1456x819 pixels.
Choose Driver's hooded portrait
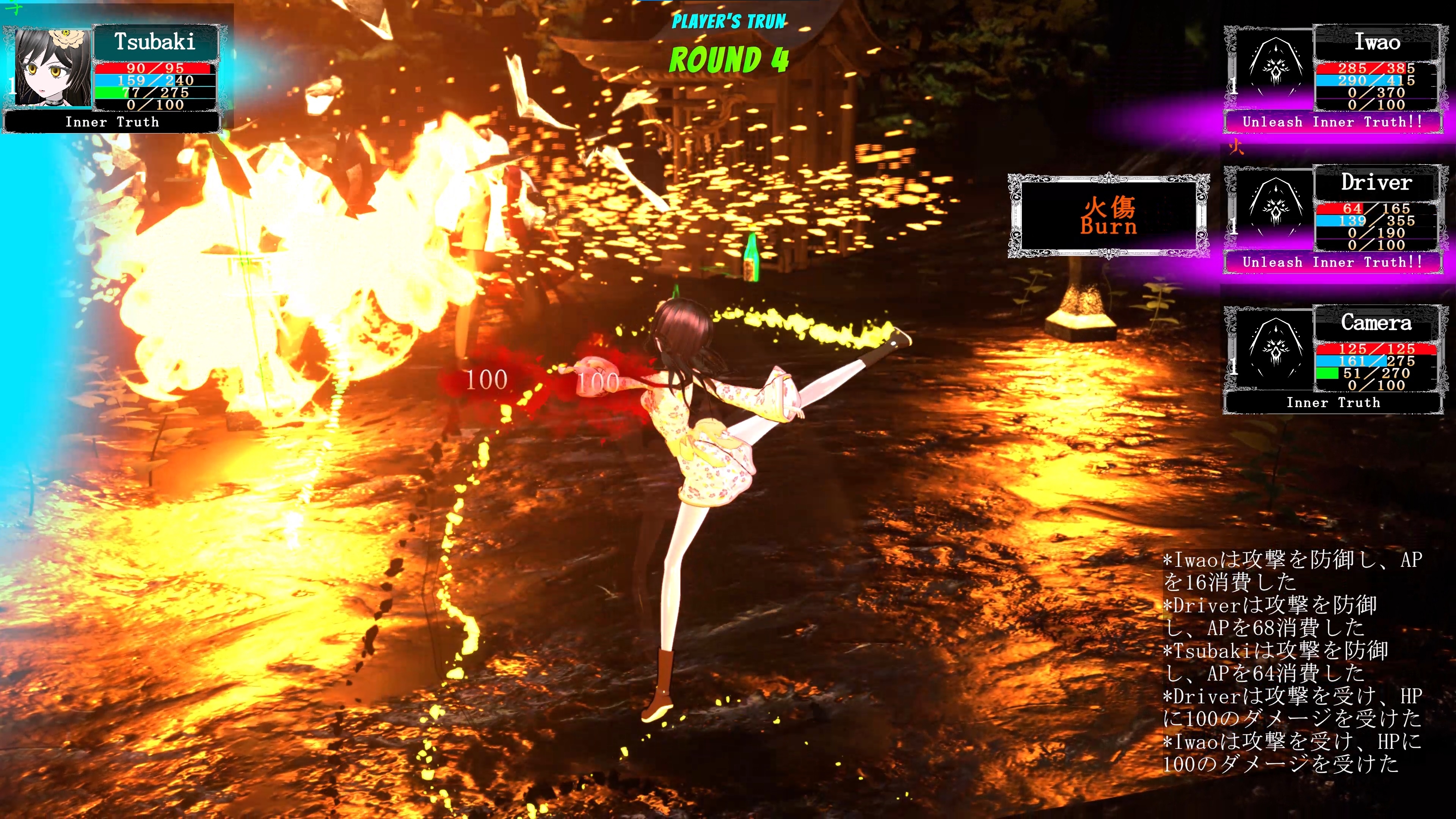[x=1274, y=208]
